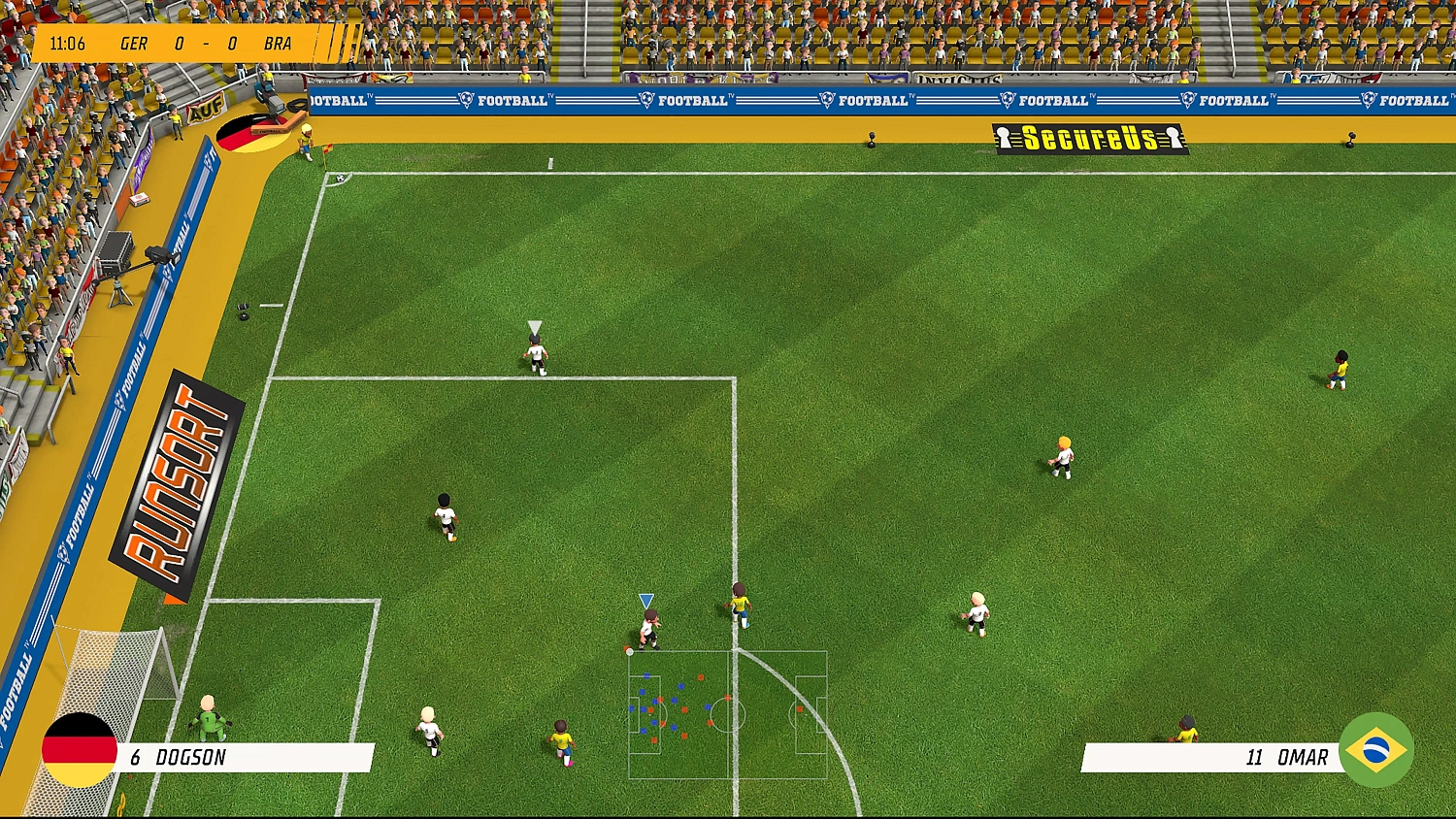Click the 0 - 0 score indicator
Viewport: 1456px width, 819px height.
[204, 43]
